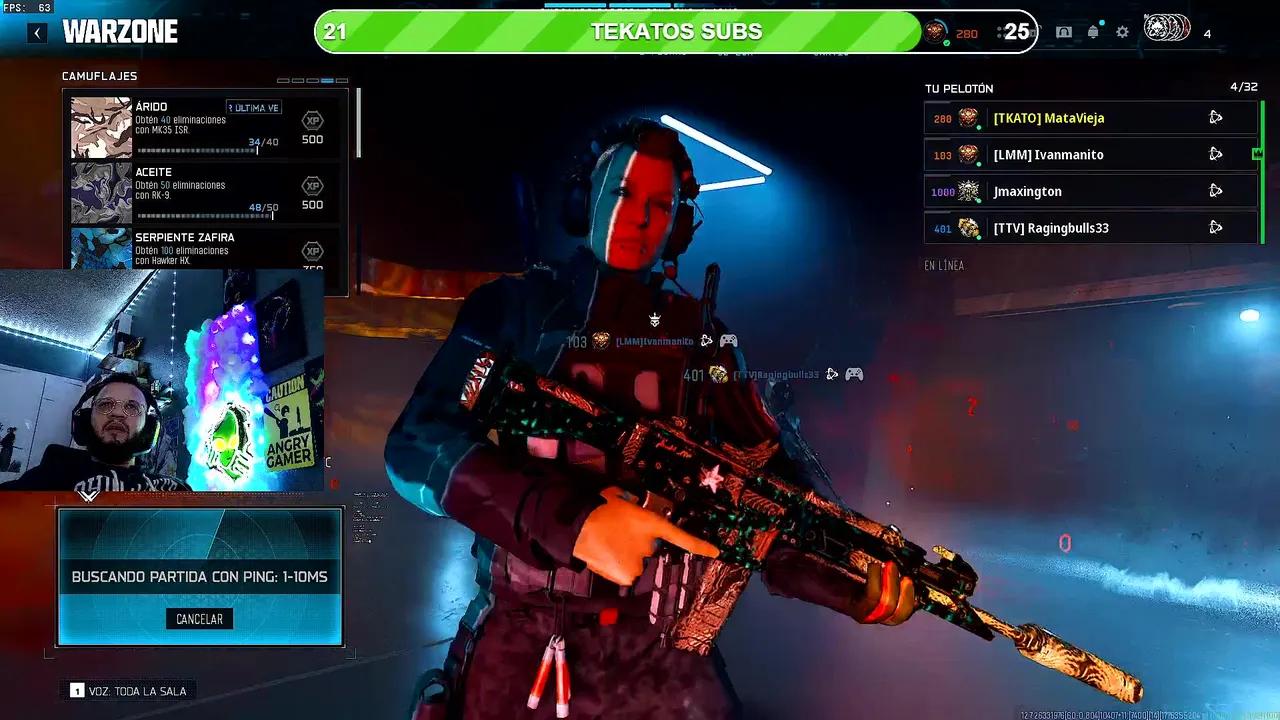
Task: Click the controller icon on Ragingbulls33's nameplate
Action: point(854,375)
